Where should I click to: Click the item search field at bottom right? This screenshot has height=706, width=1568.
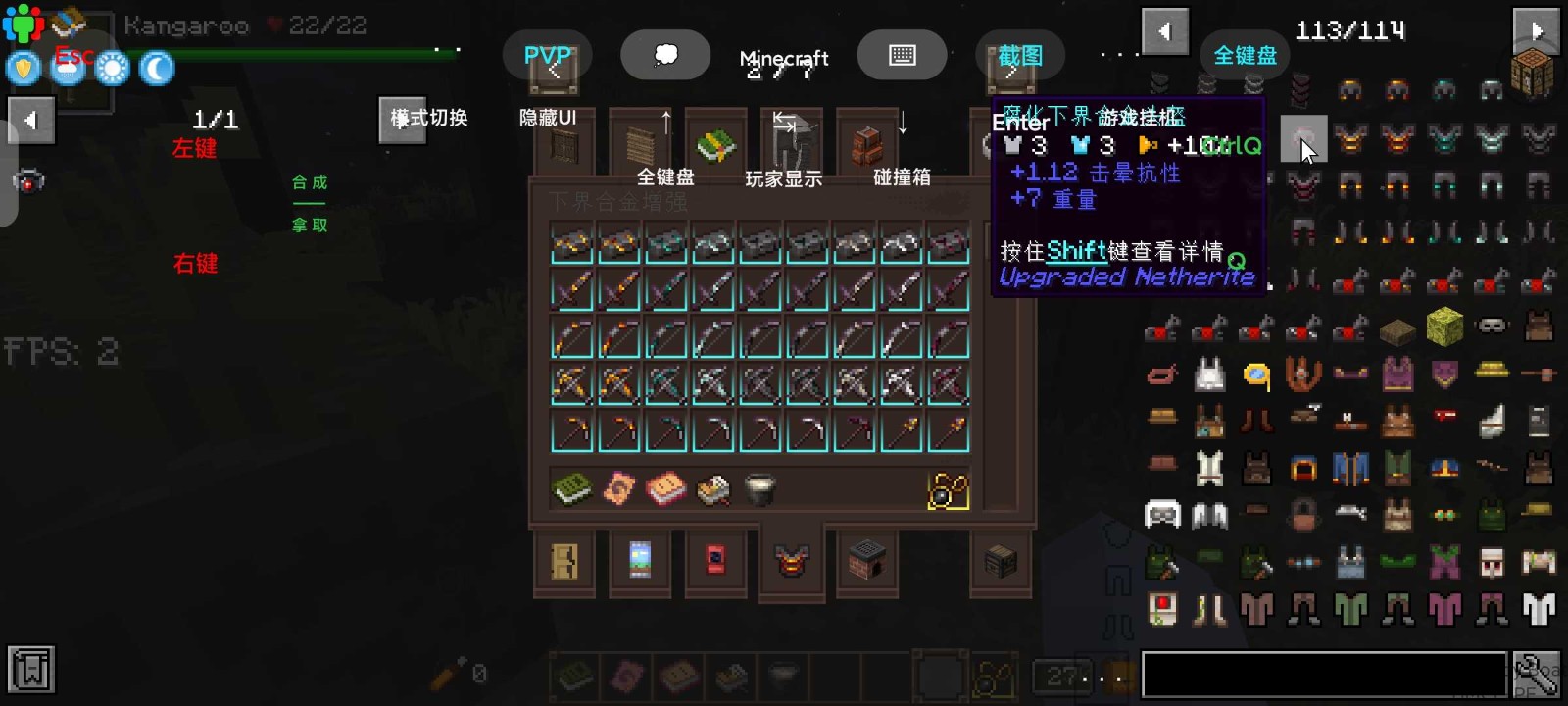tap(1323, 673)
